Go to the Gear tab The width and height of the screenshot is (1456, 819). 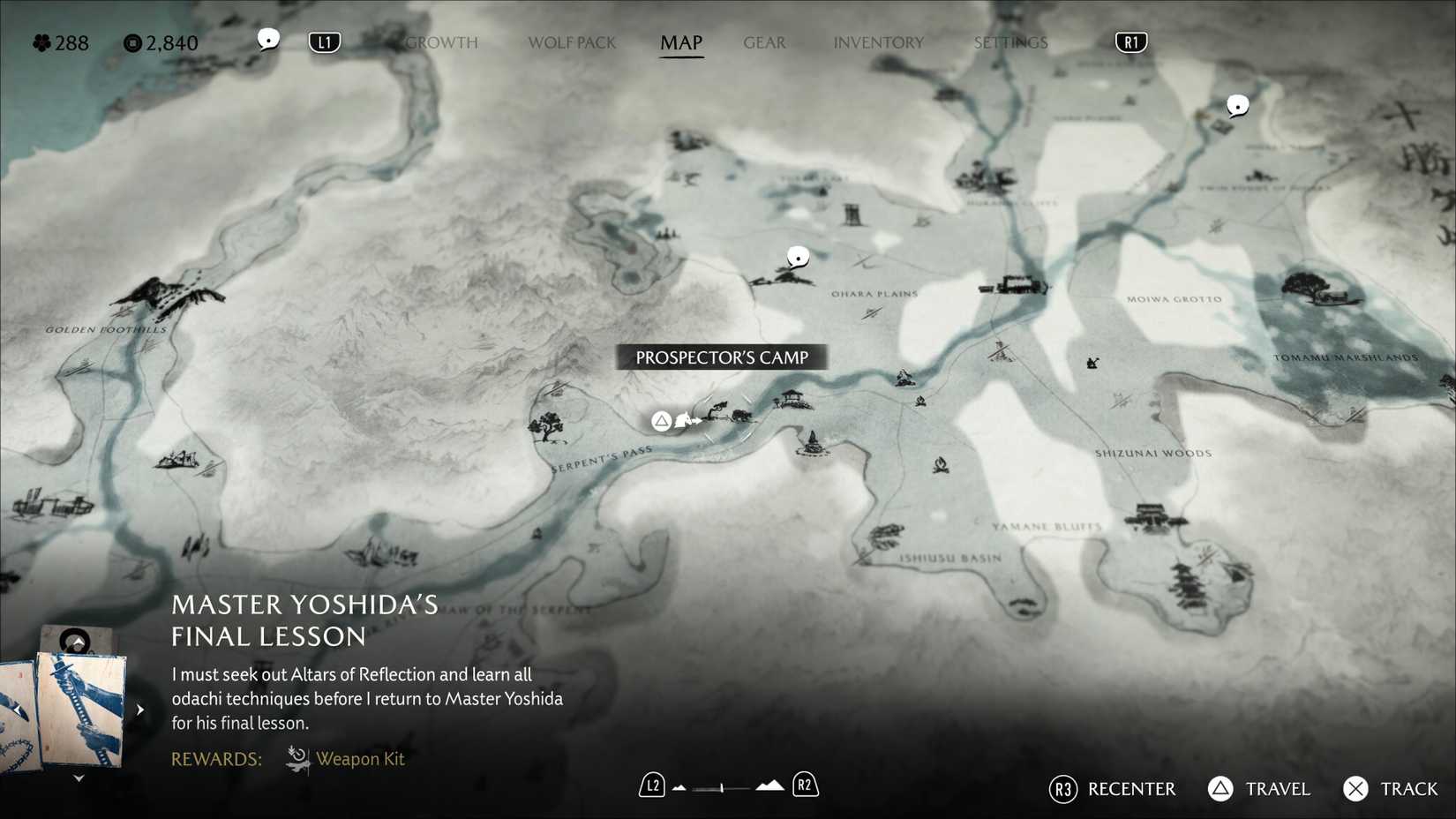tap(764, 42)
